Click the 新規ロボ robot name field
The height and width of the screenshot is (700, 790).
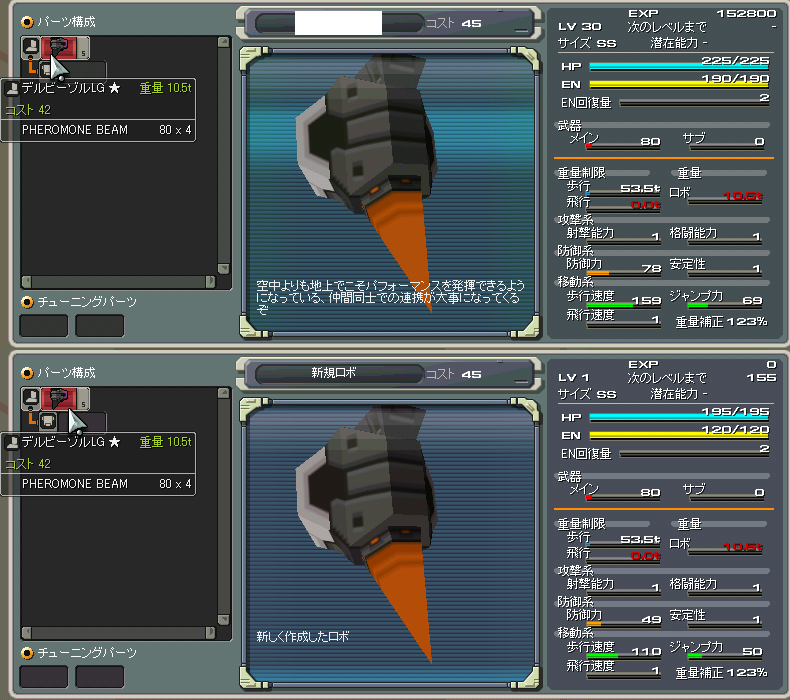coord(336,373)
